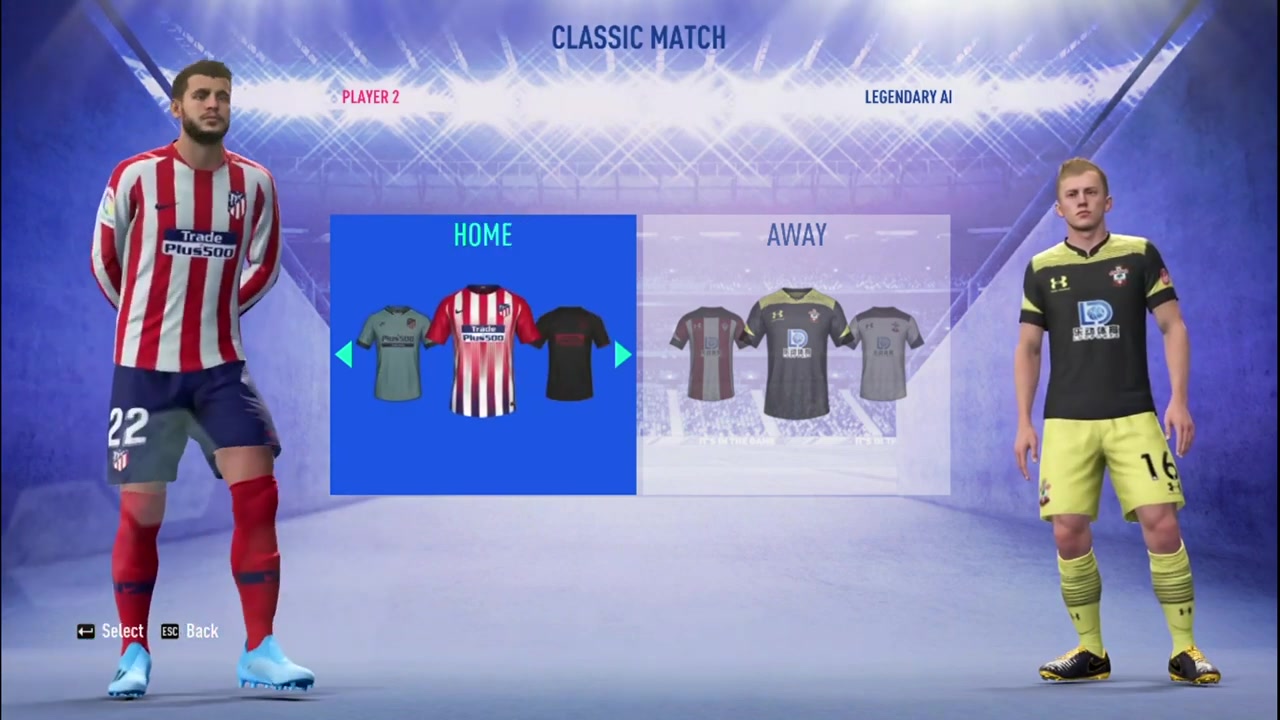Screen dimensions: 1280x720
Task: Click the PLAYER 2 team side indicator
Action: point(370,97)
